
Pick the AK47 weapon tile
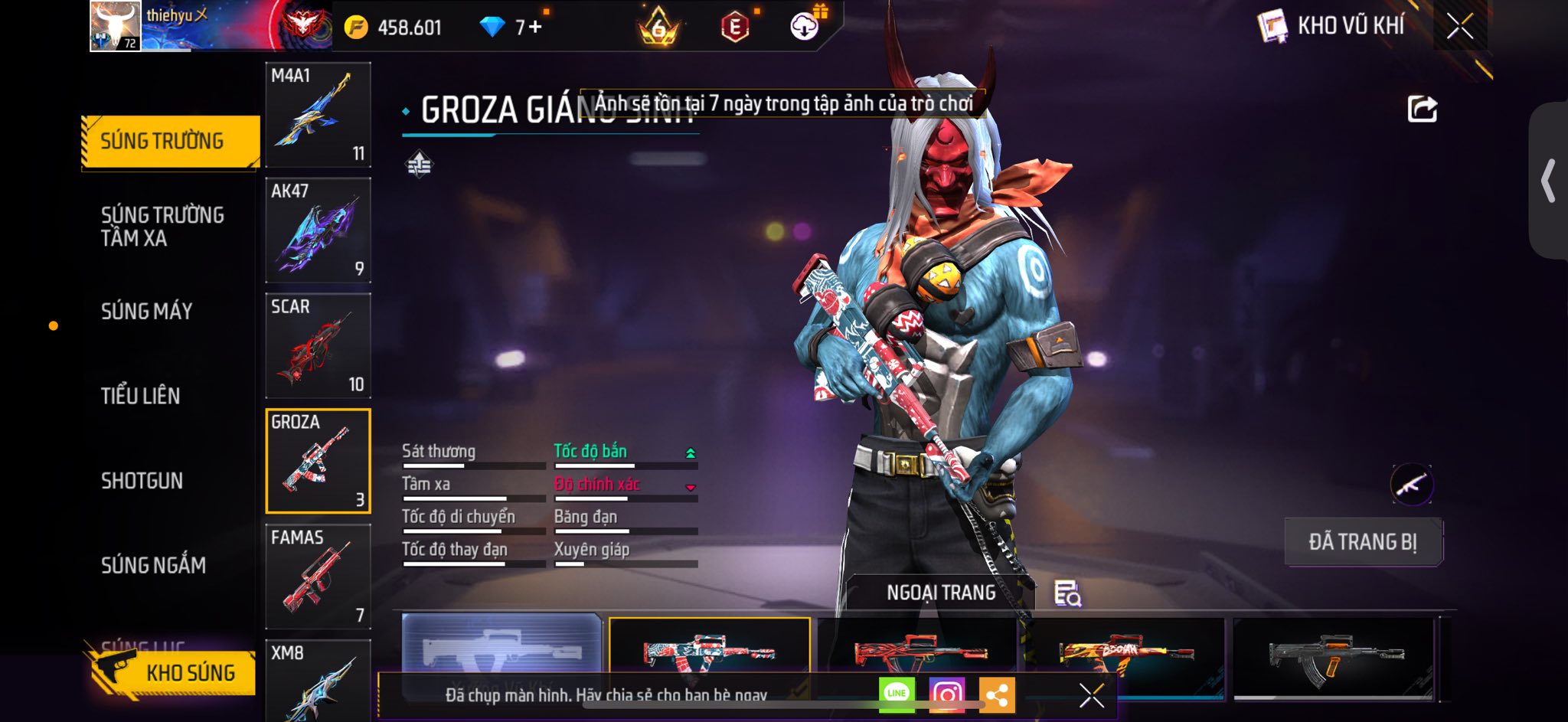318,230
